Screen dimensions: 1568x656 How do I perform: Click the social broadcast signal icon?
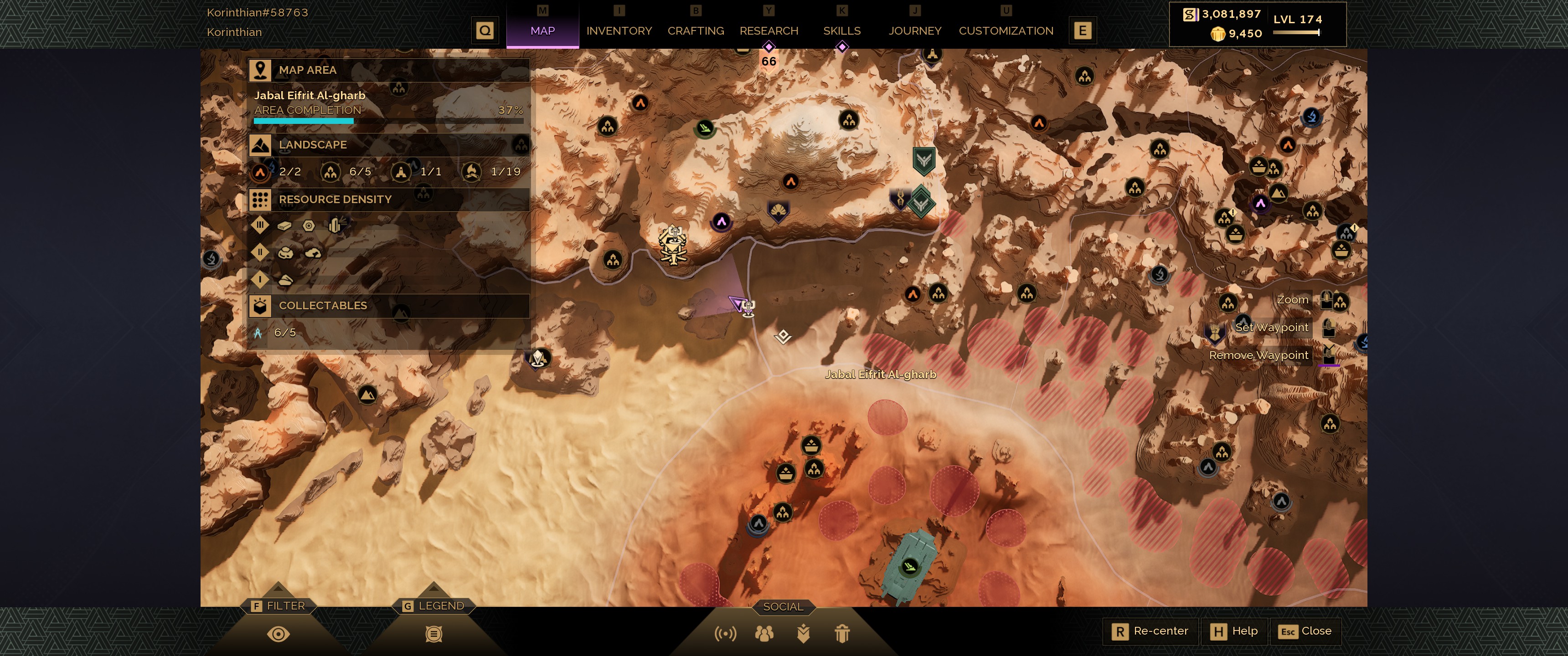pos(725,634)
